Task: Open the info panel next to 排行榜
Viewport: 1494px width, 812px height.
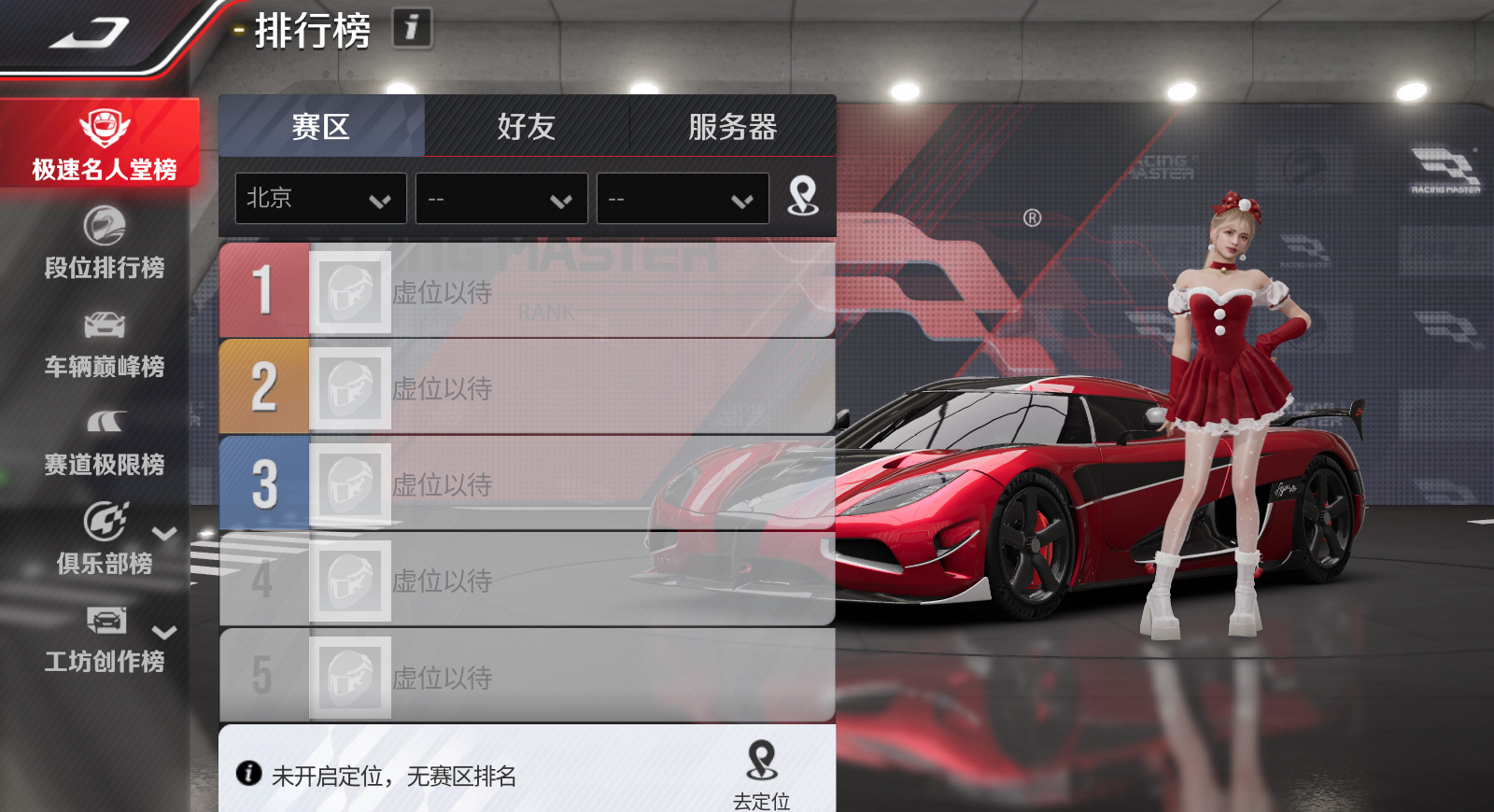Action: (x=410, y=29)
